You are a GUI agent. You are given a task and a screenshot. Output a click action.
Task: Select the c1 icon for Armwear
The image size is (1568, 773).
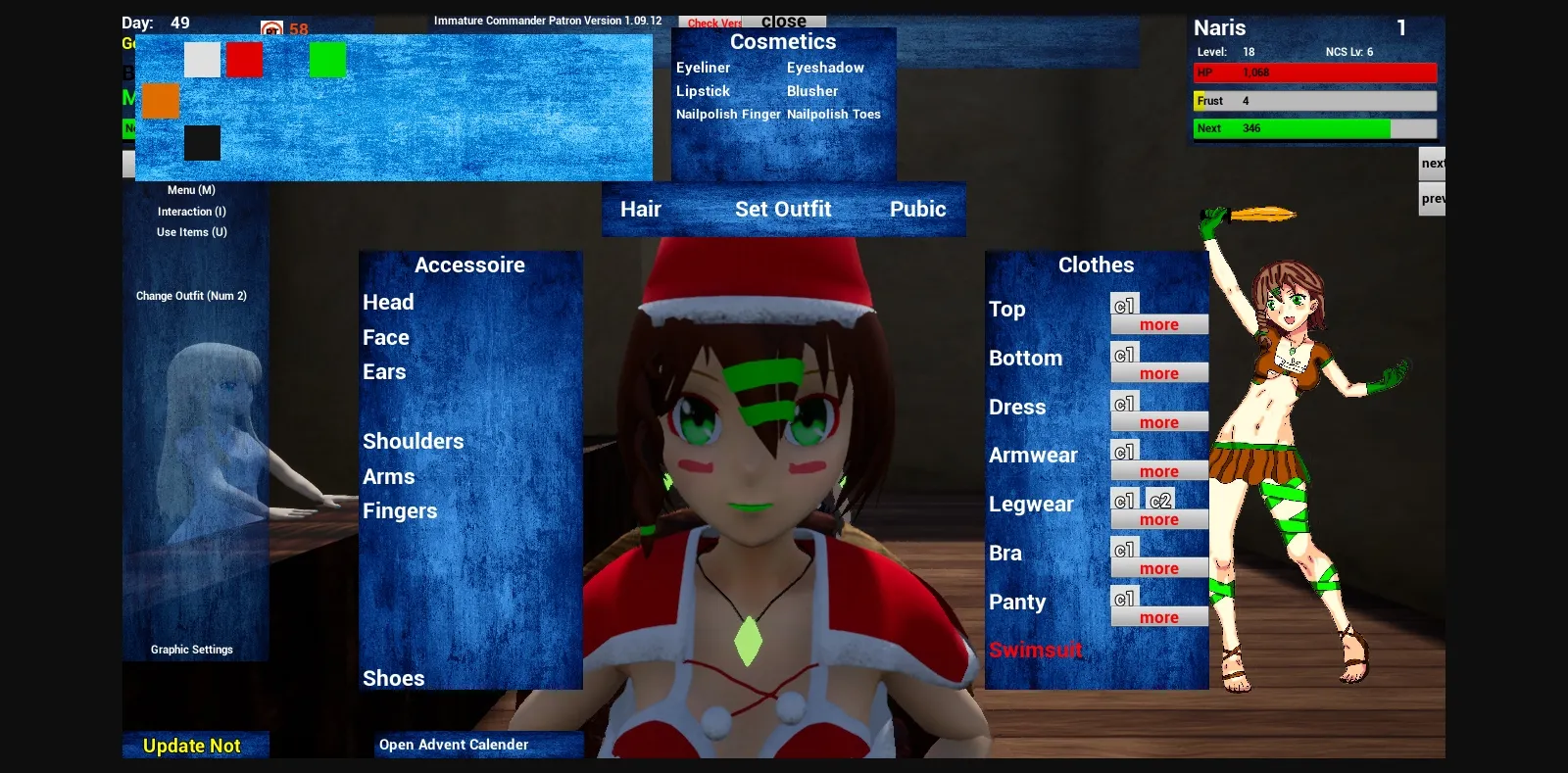(1123, 451)
